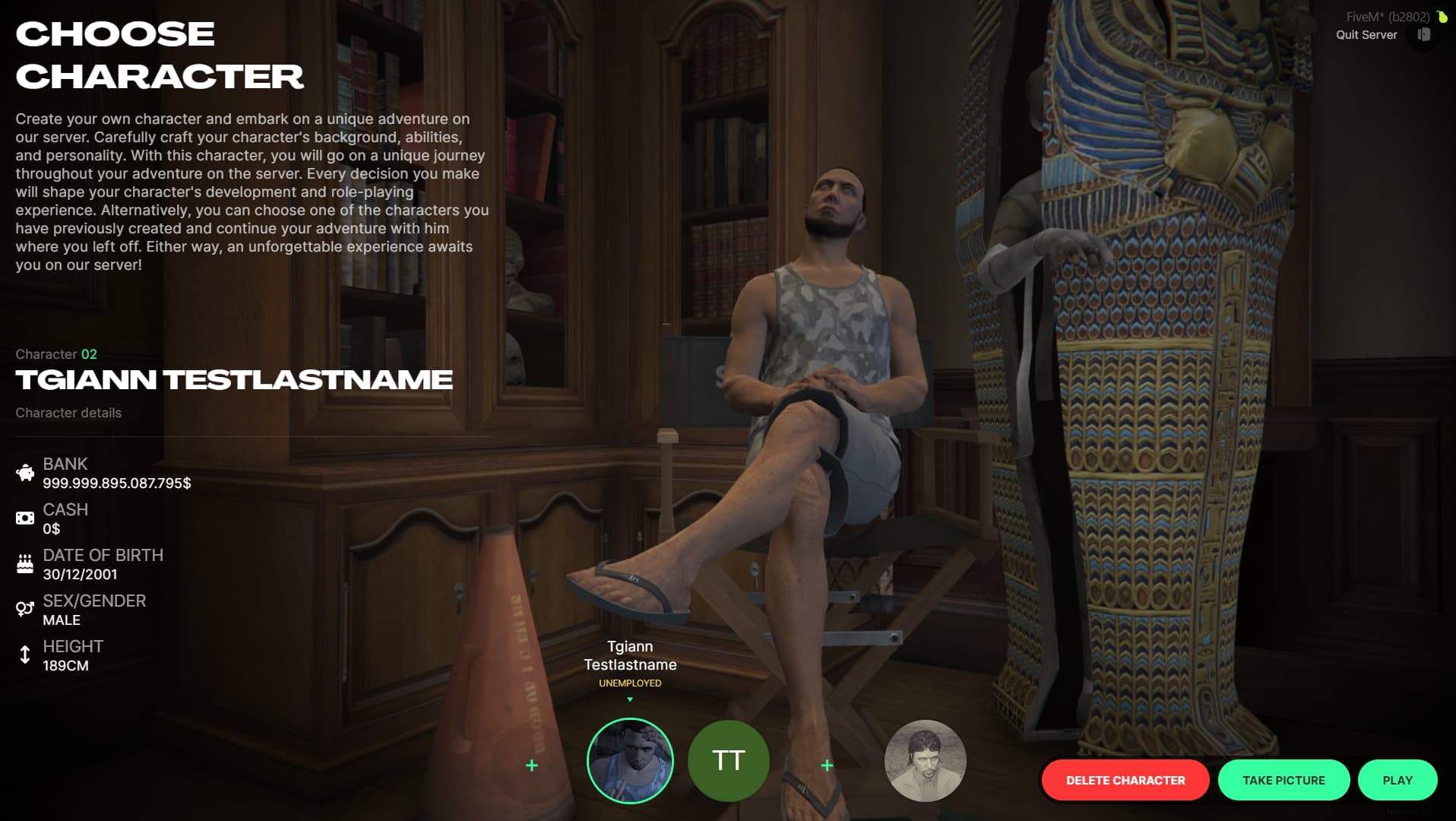
Task: Click the Take Picture button
Action: (1283, 780)
